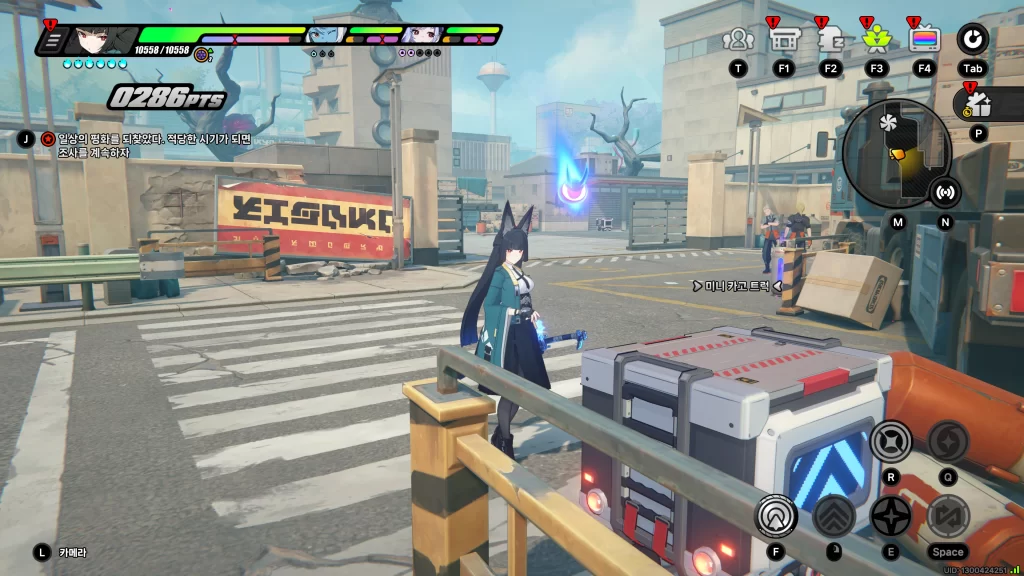Viewport: 1024px width, 576px height.
Task: Open the rainbow TV icon
Action: click(924, 40)
